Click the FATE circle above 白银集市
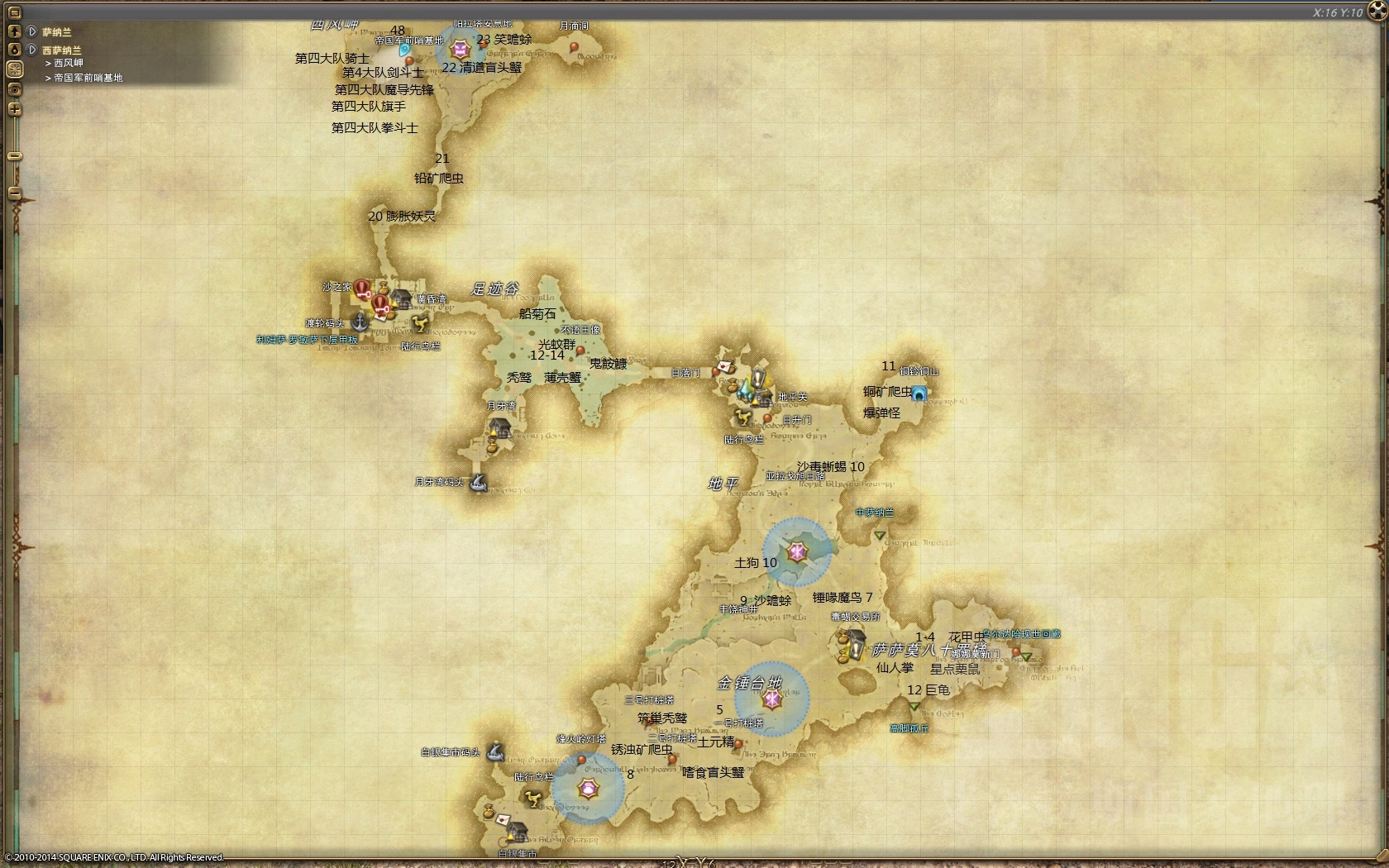This screenshot has height=868, width=1389. [x=589, y=789]
